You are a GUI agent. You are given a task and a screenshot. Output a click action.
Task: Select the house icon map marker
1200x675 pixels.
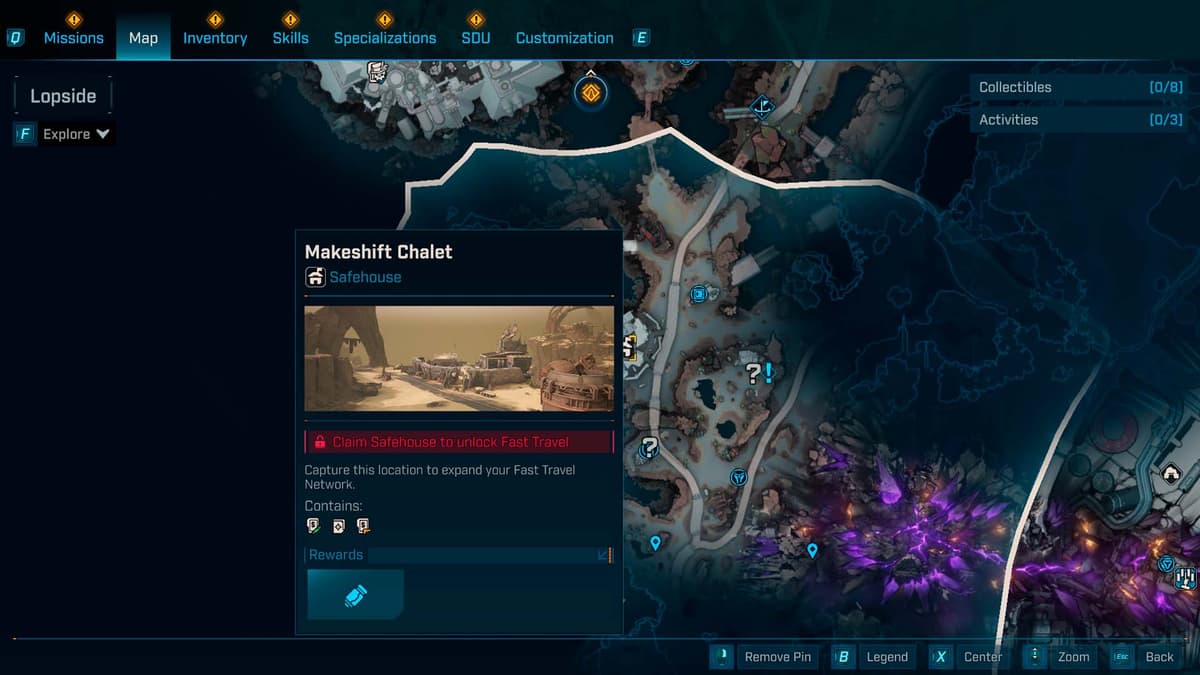1171,473
